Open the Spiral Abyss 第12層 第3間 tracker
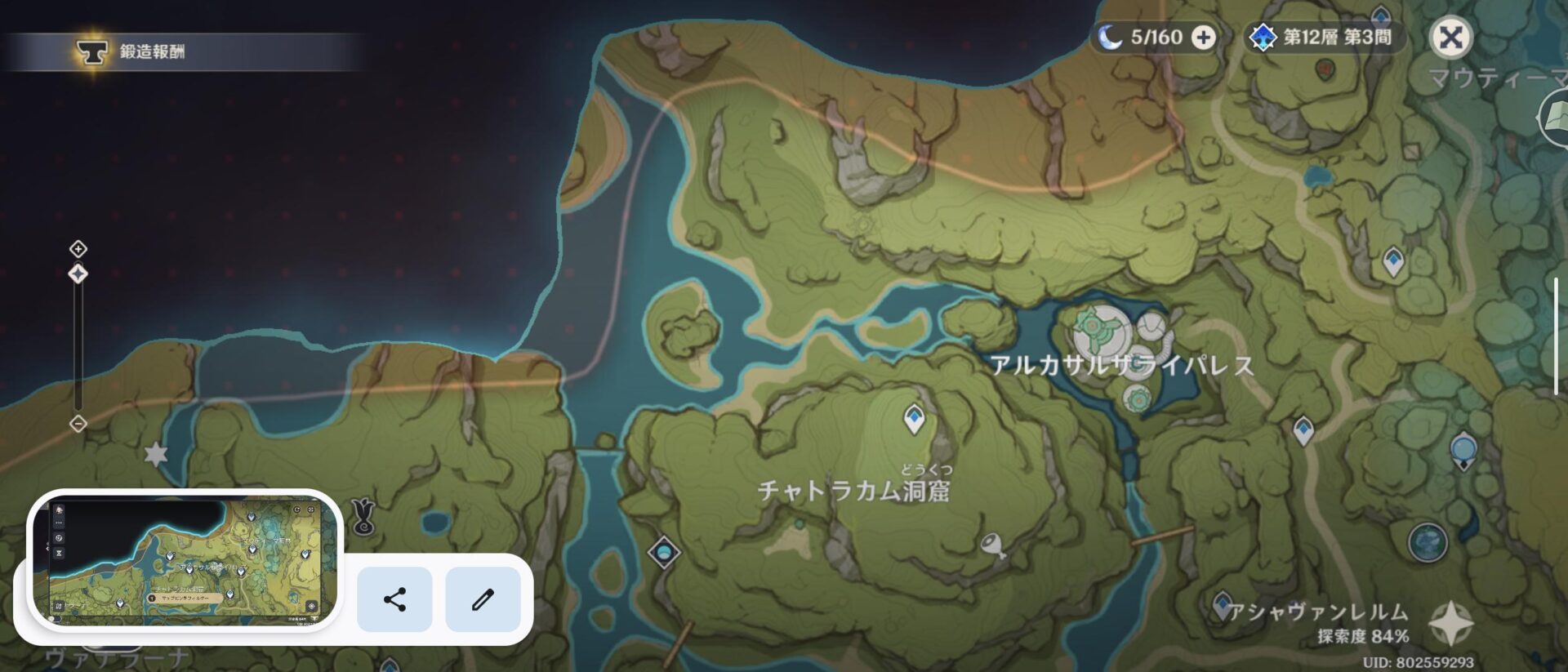1568x672 pixels. tap(1324, 38)
